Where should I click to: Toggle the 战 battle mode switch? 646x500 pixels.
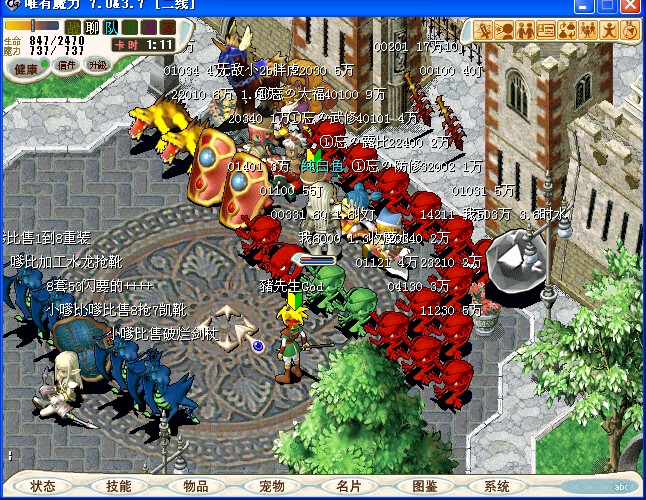click(x=73, y=27)
